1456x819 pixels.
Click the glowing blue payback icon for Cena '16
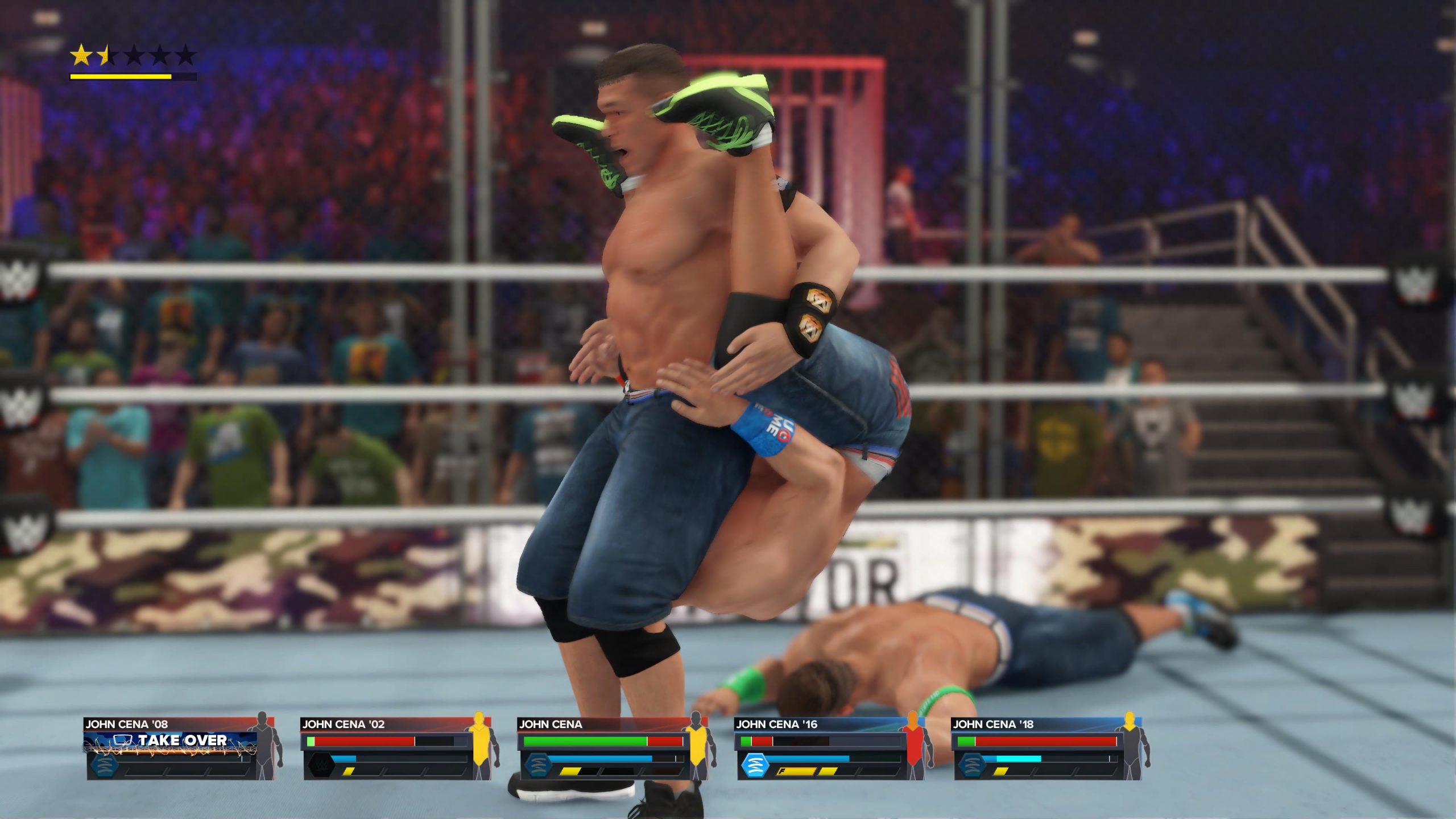tap(755, 766)
